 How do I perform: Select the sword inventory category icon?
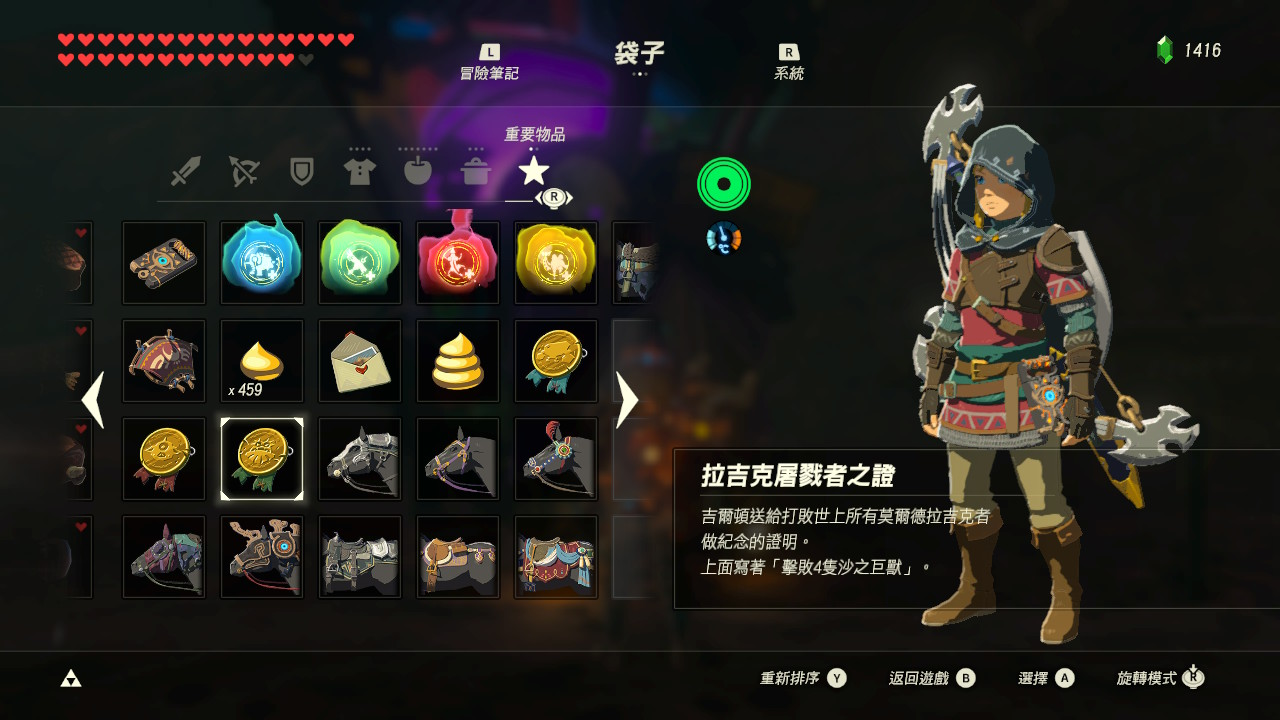(183, 170)
